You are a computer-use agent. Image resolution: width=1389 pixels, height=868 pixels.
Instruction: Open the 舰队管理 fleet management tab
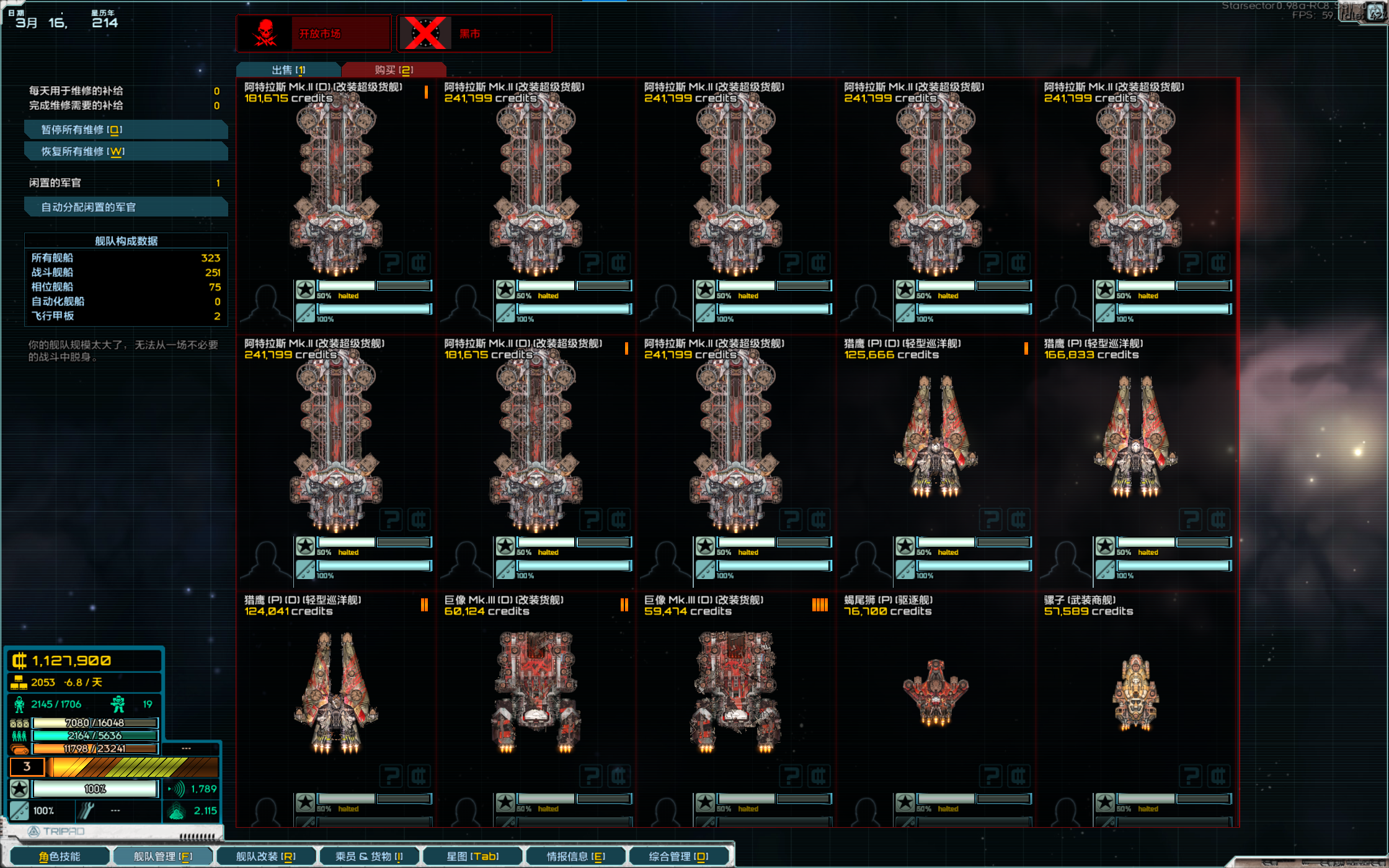coord(163,856)
